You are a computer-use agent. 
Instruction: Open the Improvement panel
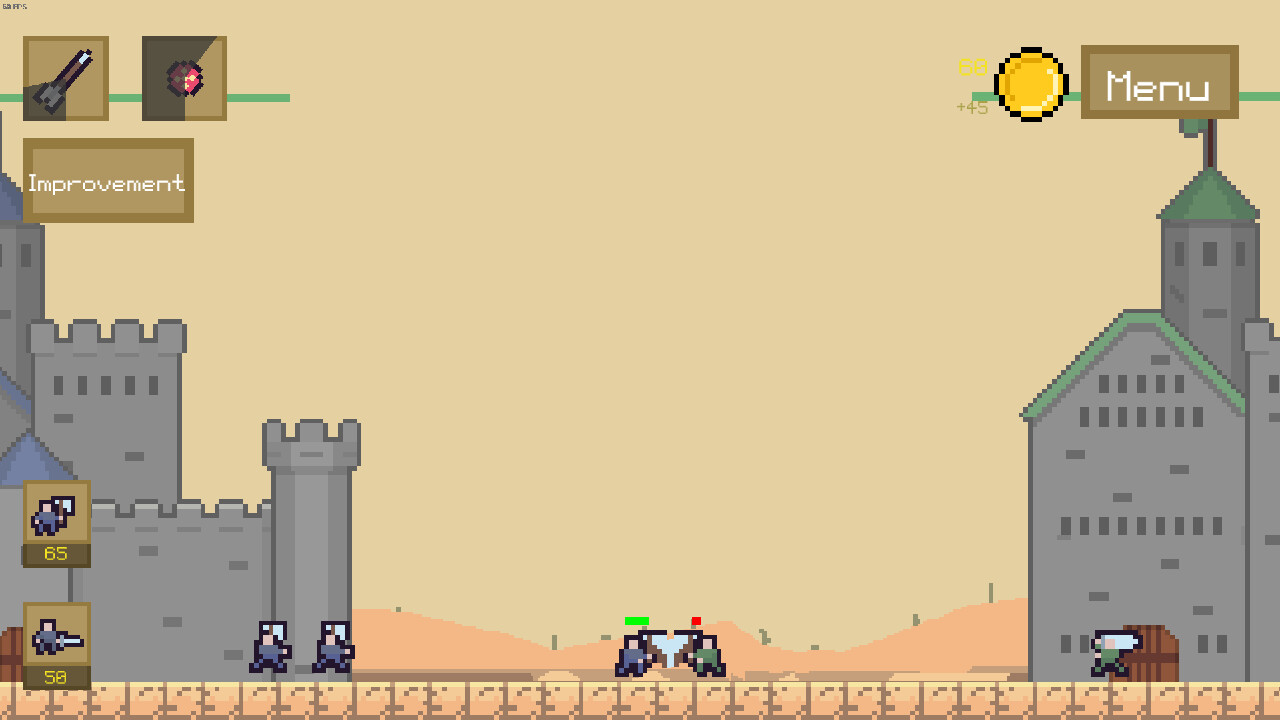pyautogui.click(x=107, y=181)
